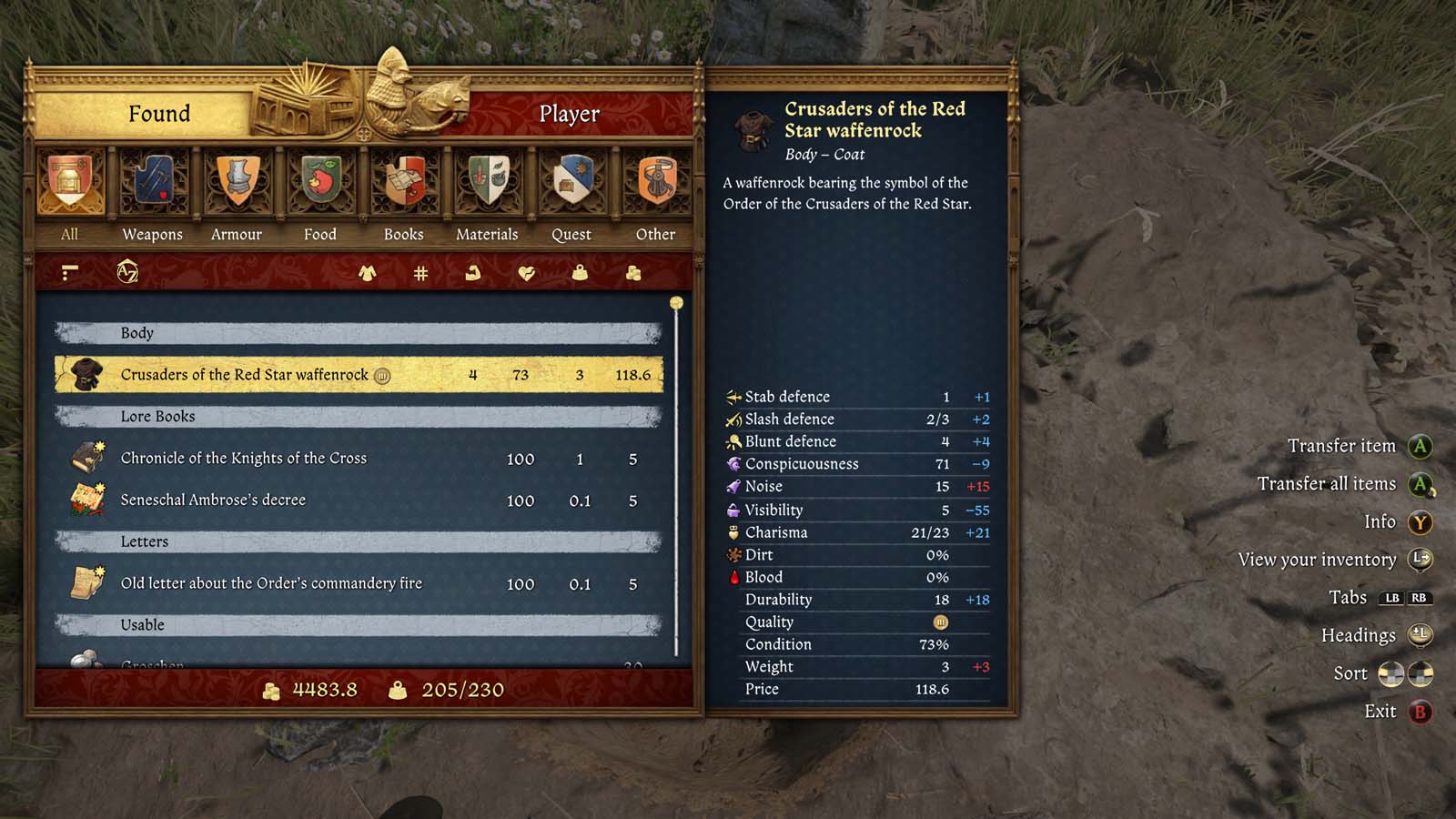This screenshot has width=1456, height=819.
Task: Select the Found tab
Action: [x=162, y=114]
